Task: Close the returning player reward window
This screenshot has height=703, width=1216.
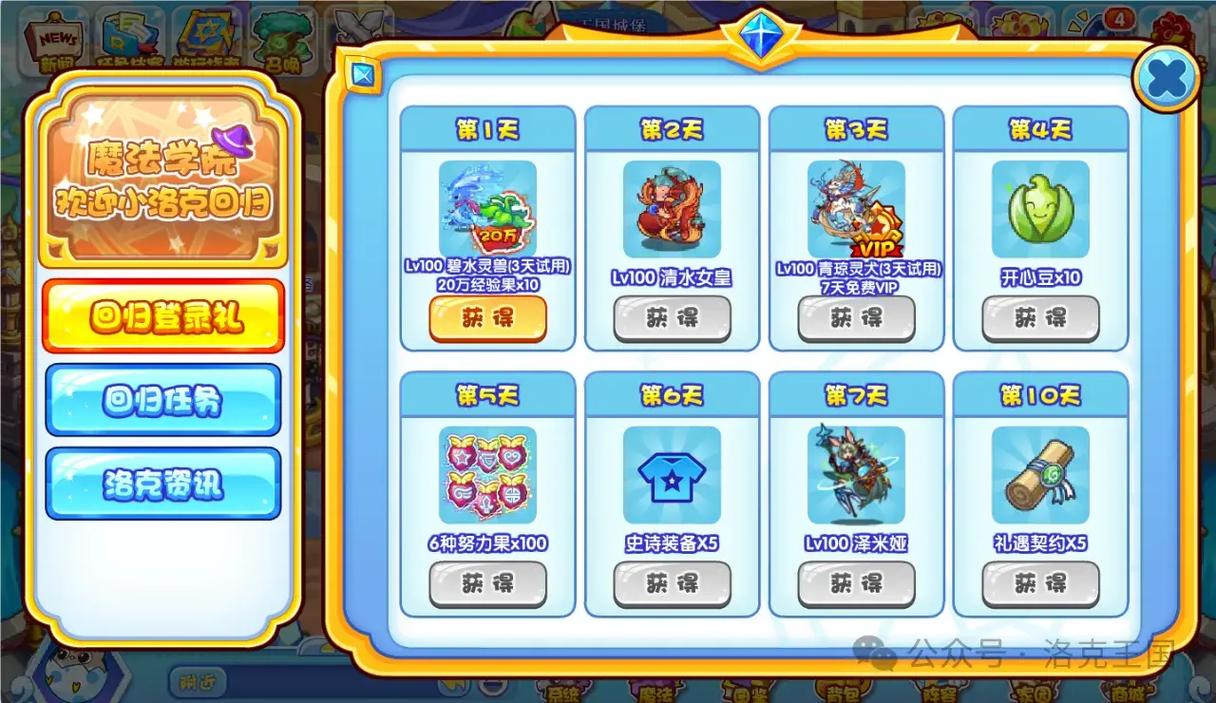Action: point(1166,79)
